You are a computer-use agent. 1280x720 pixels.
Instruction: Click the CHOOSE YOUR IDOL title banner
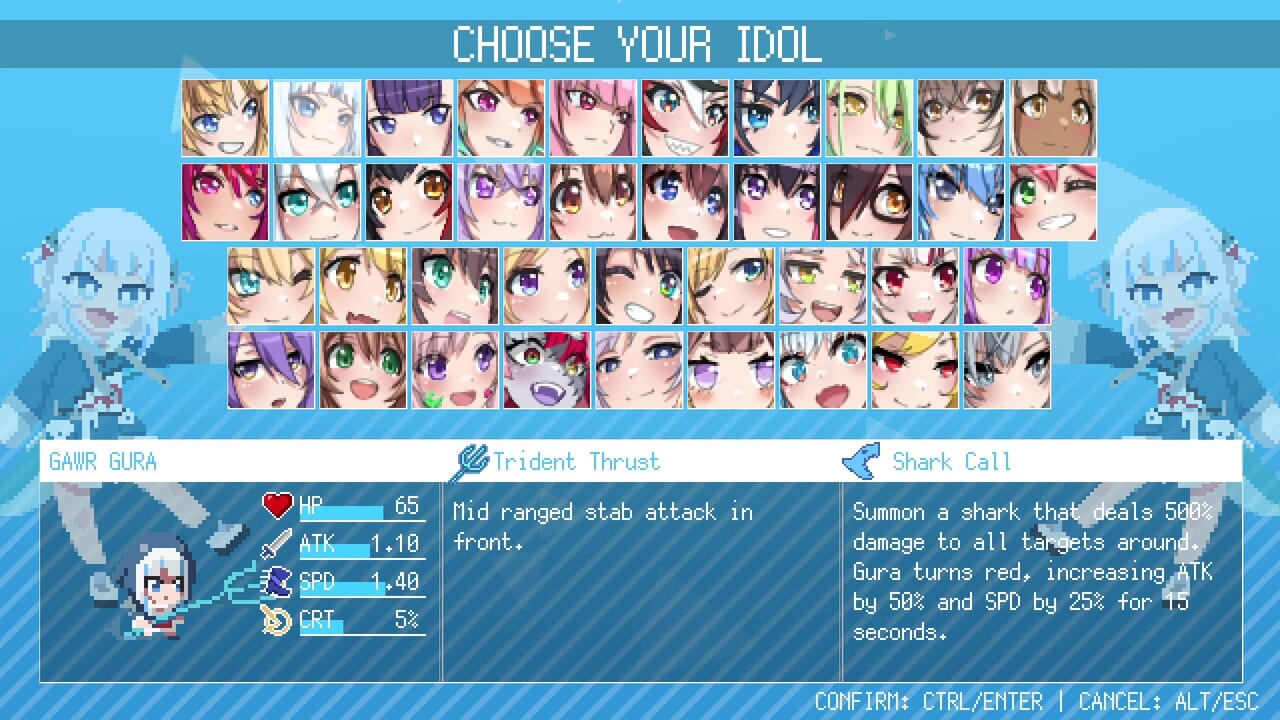[x=638, y=43]
